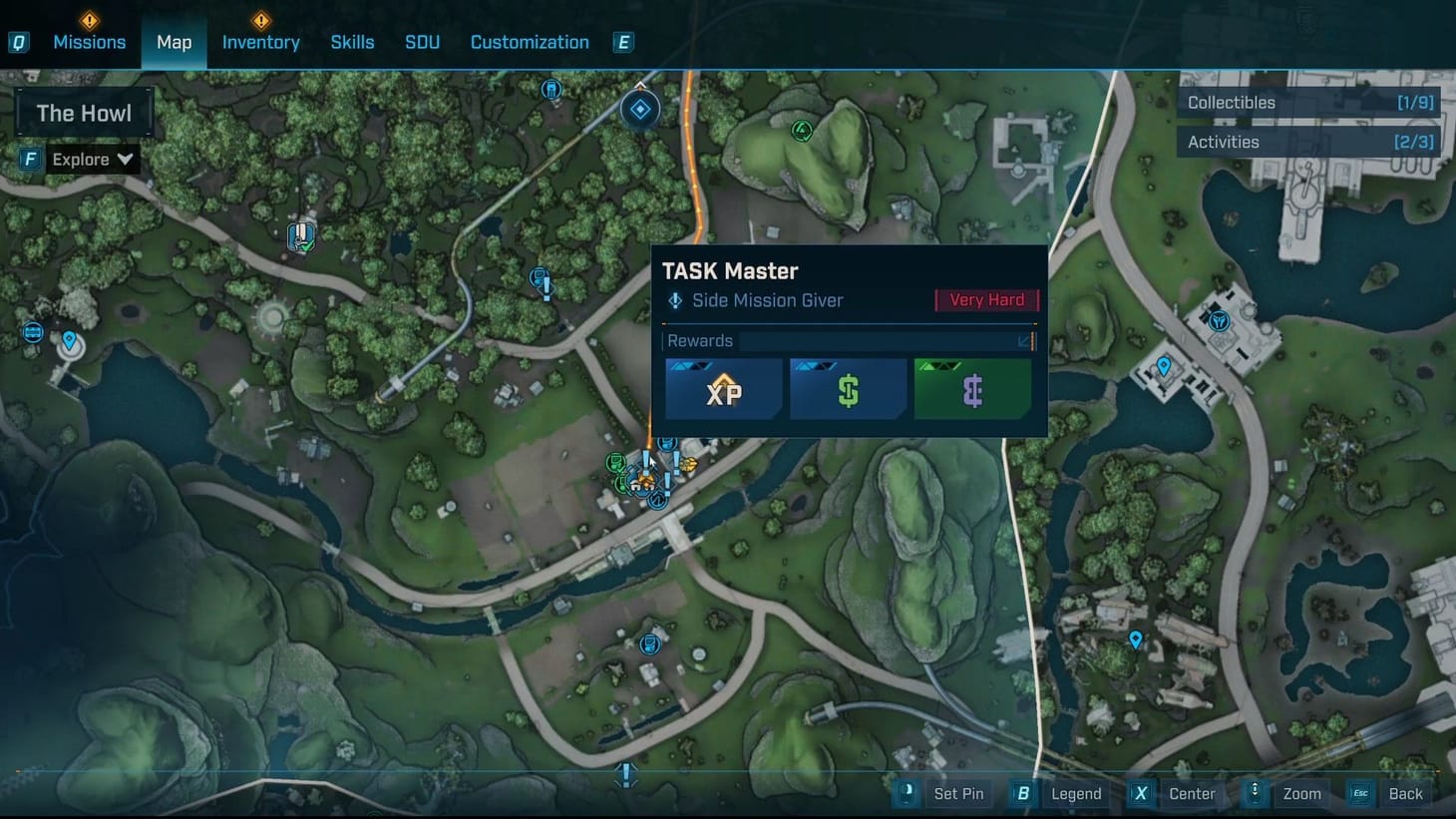Toggle the Legend display
The width and height of the screenshot is (1456, 819).
point(1075,793)
